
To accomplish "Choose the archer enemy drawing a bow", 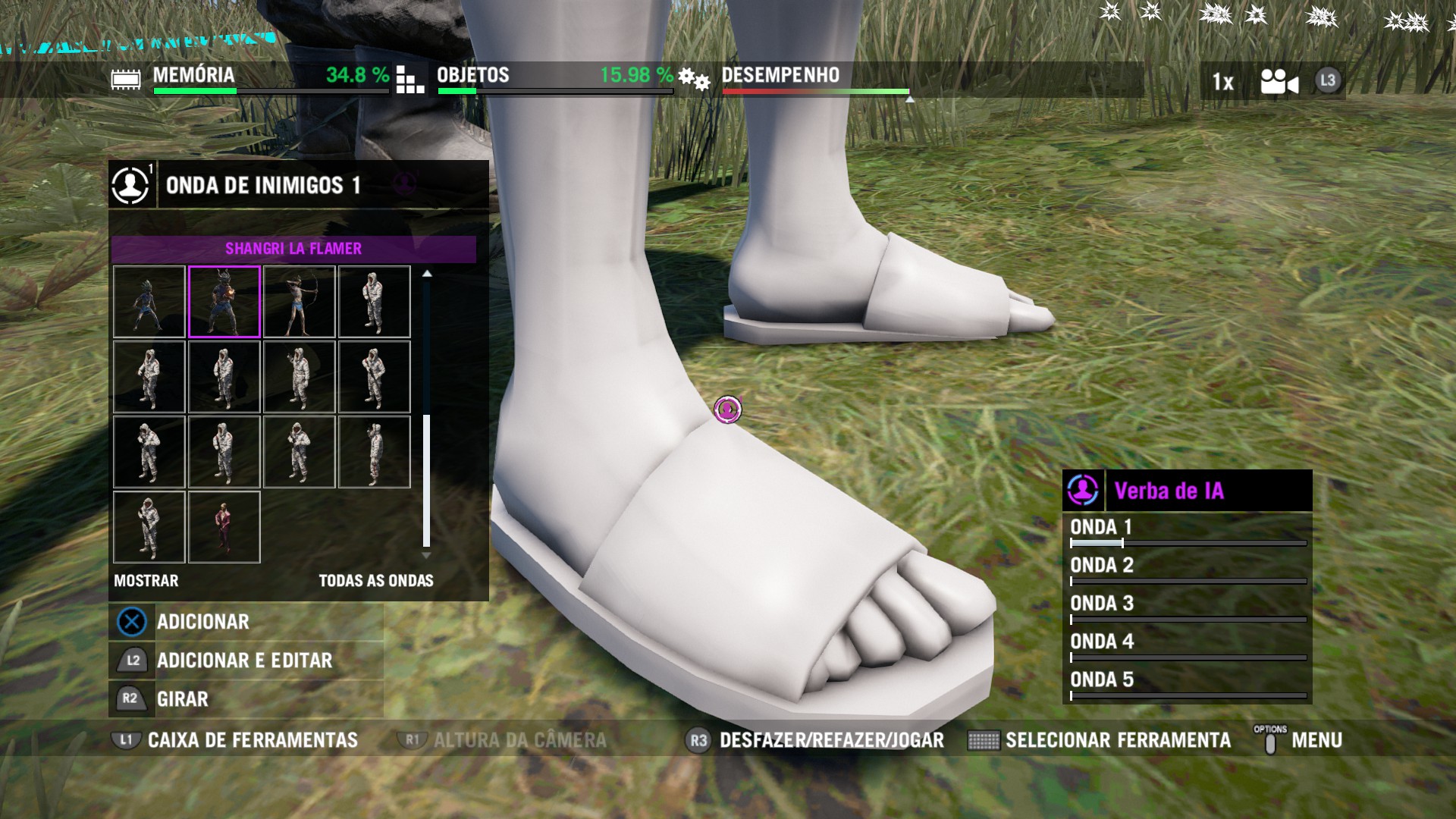I will 299,302.
